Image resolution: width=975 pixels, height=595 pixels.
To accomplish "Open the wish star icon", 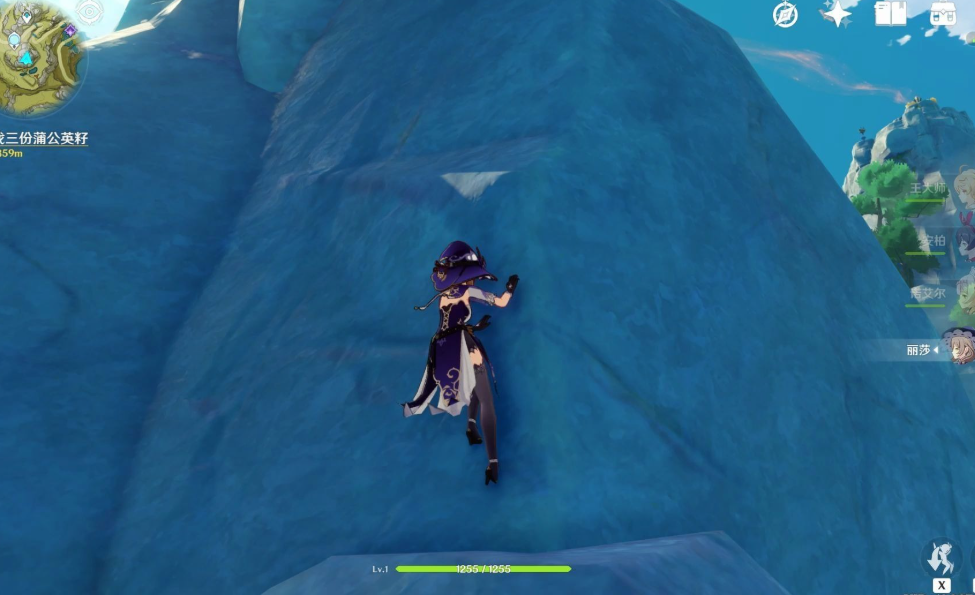I will (836, 14).
